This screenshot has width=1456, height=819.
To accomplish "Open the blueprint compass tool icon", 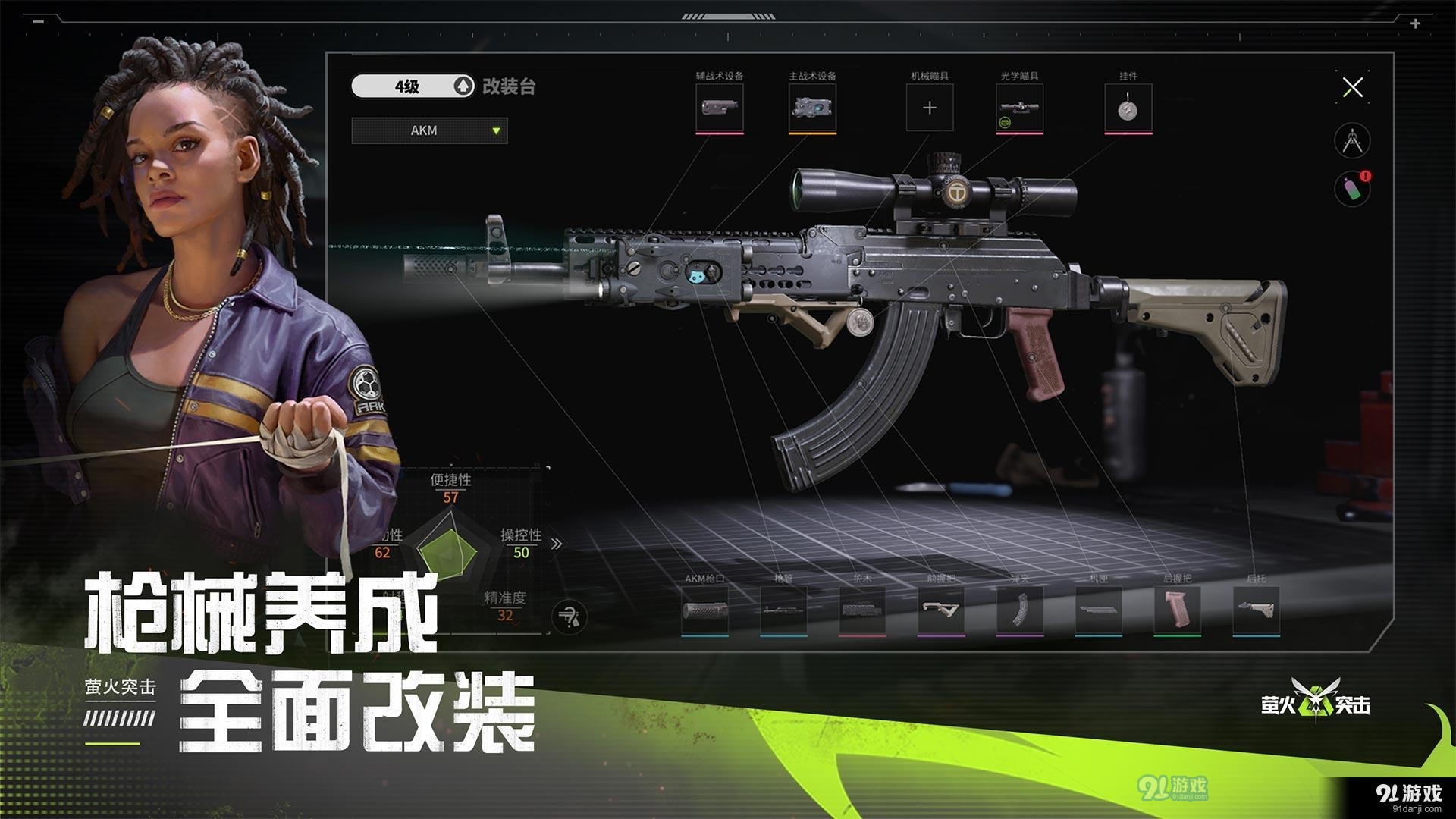I will [1354, 140].
